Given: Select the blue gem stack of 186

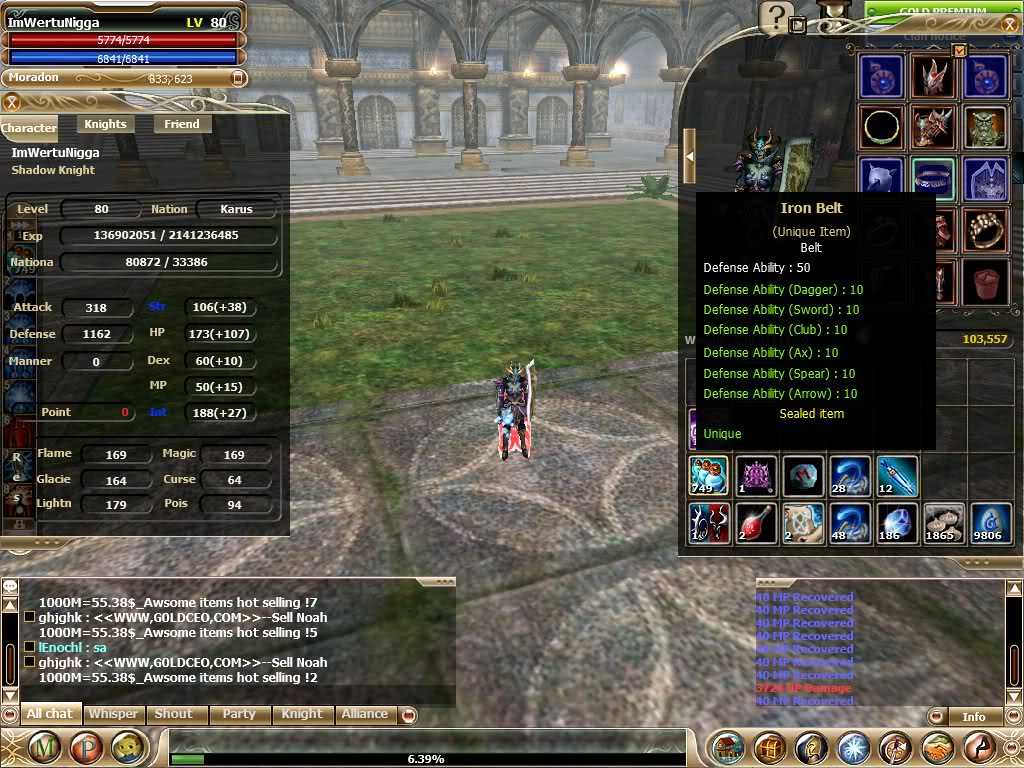Looking at the screenshot, I should [x=896, y=524].
